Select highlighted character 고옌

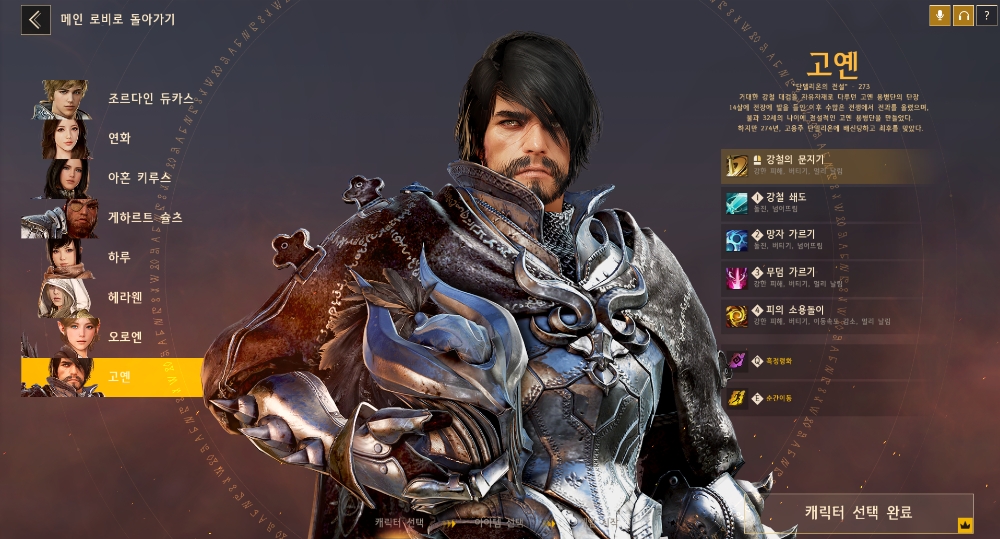pos(112,376)
